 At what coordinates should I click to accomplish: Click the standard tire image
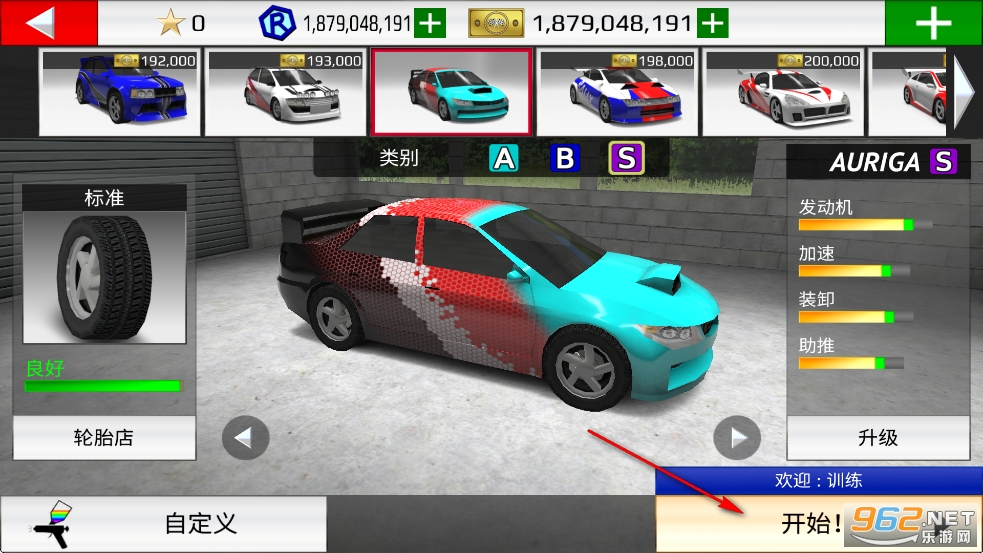point(104,278)
